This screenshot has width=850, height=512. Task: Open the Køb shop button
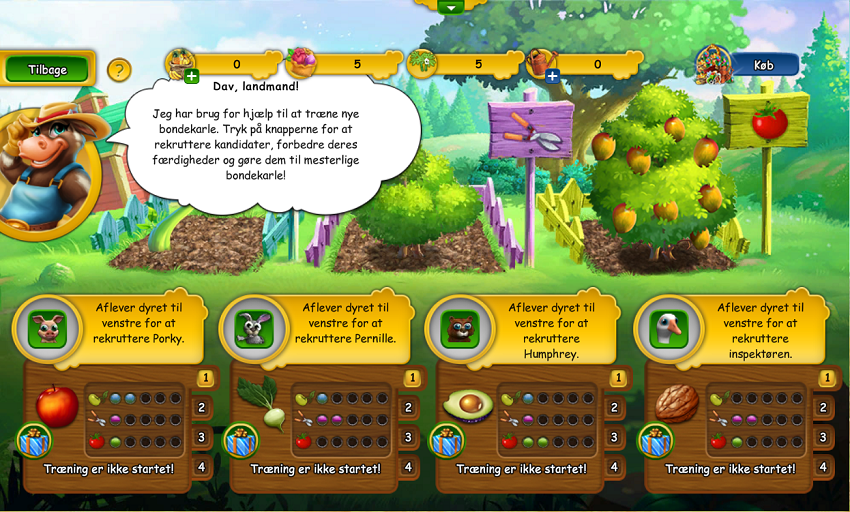click(765, 65)
